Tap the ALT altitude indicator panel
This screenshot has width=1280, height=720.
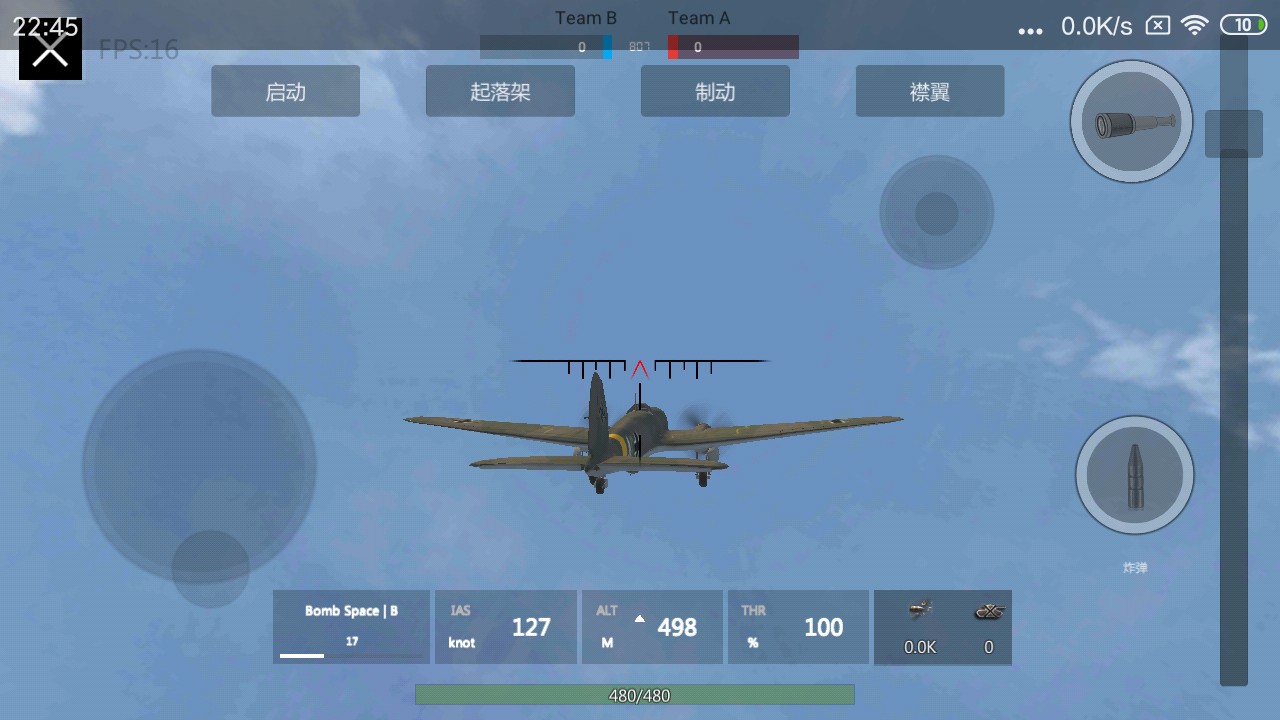pos(652,627)
